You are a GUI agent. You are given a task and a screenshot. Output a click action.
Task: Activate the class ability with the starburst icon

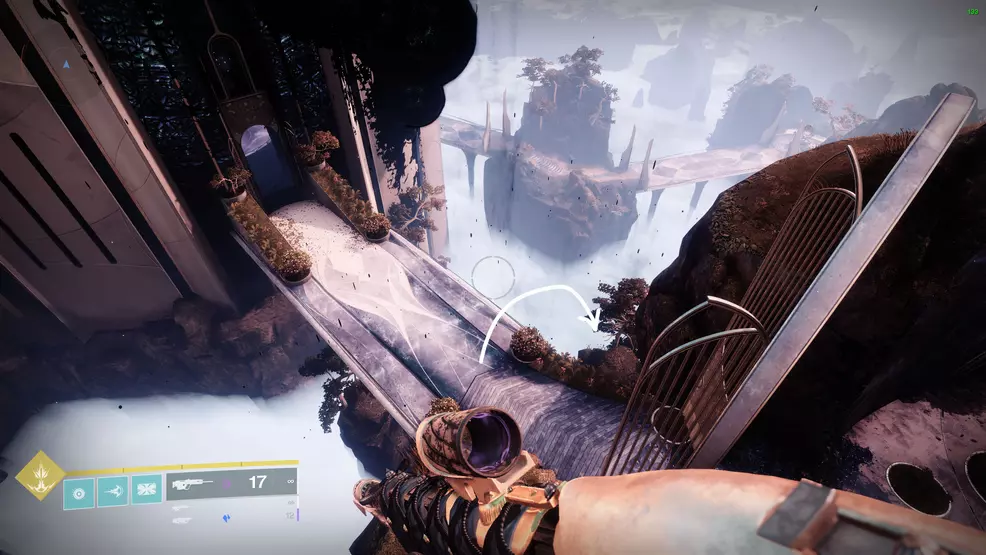146,490
